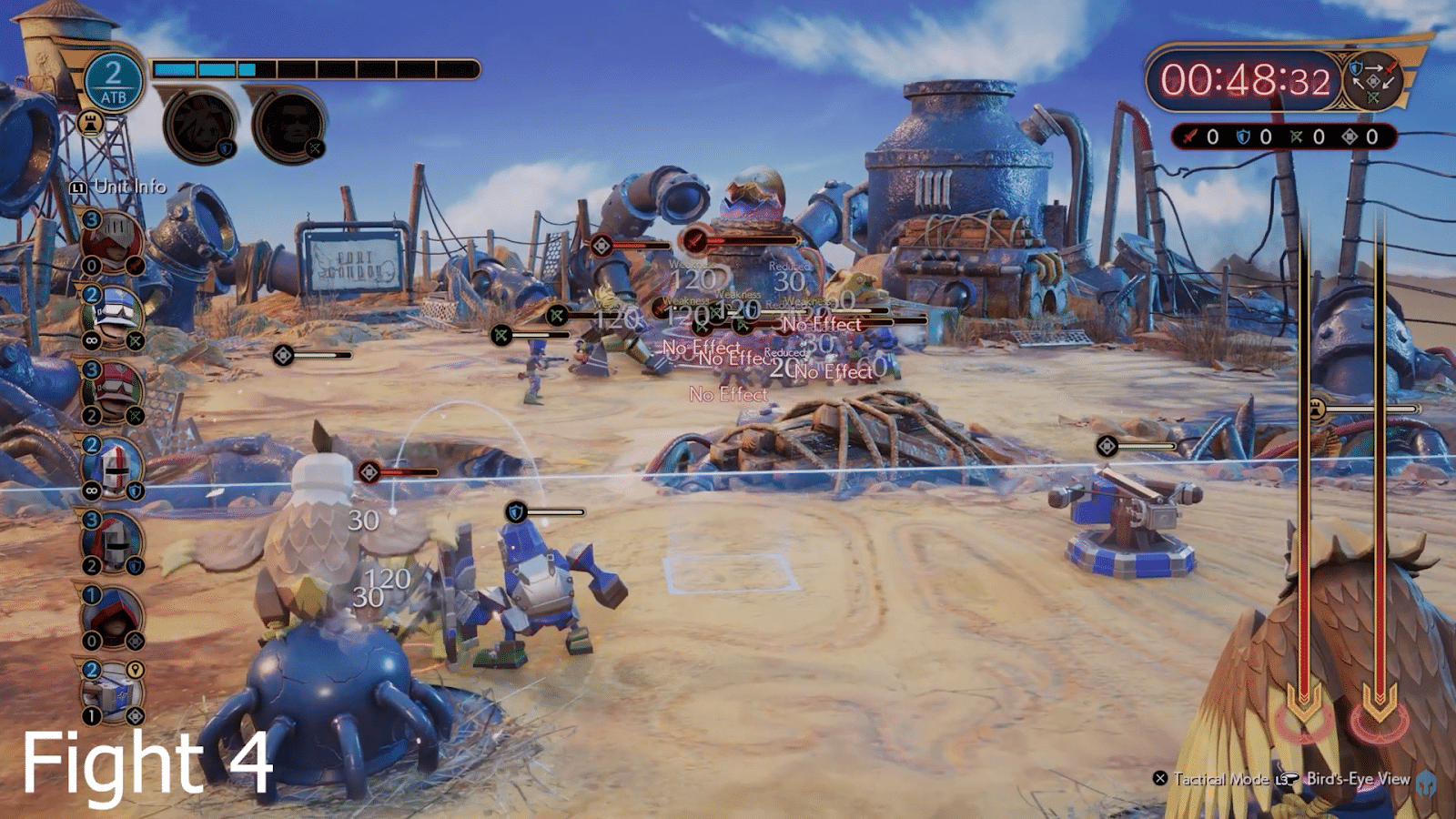Activate the spiky-haired hero portrait ability

tap(200, 124)
